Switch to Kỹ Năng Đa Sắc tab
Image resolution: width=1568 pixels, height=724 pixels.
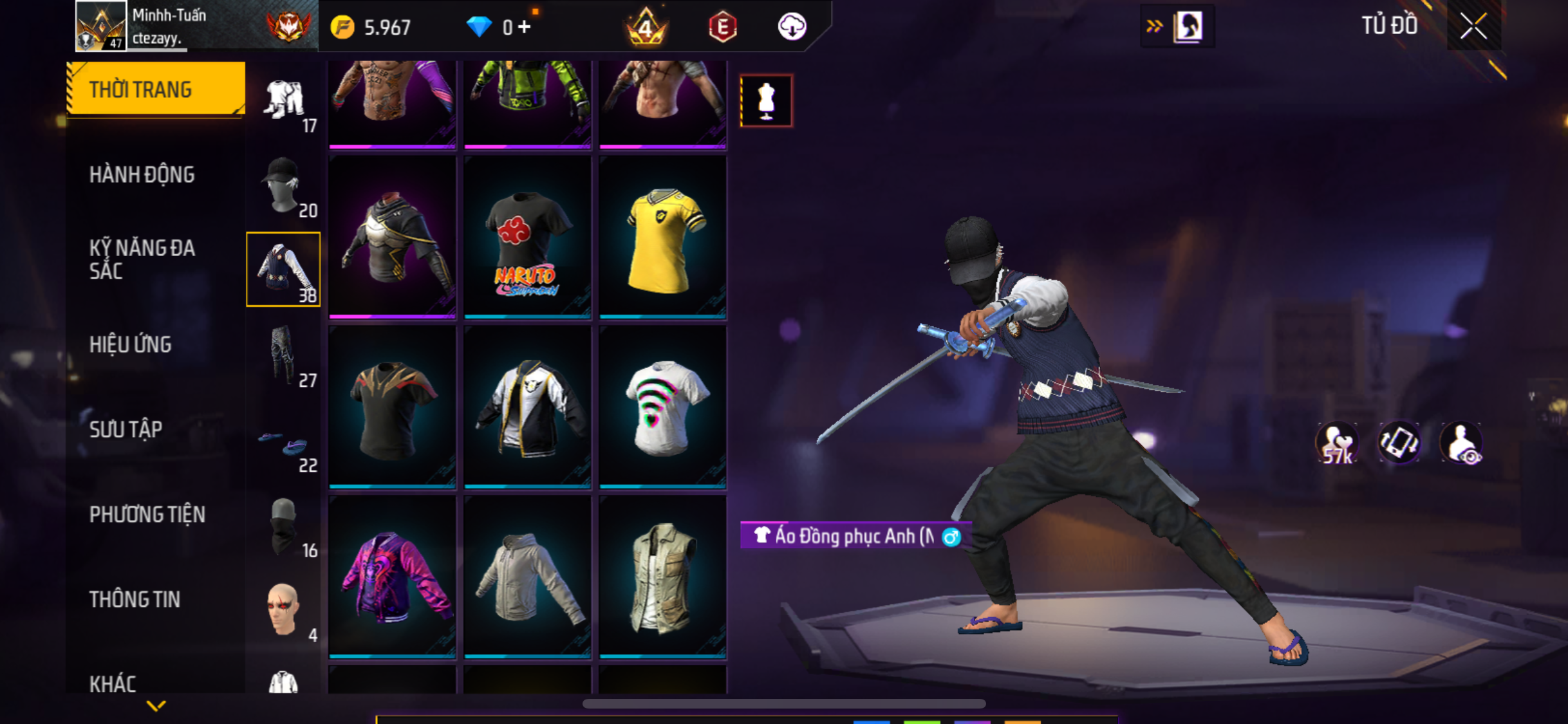point(142,259)
